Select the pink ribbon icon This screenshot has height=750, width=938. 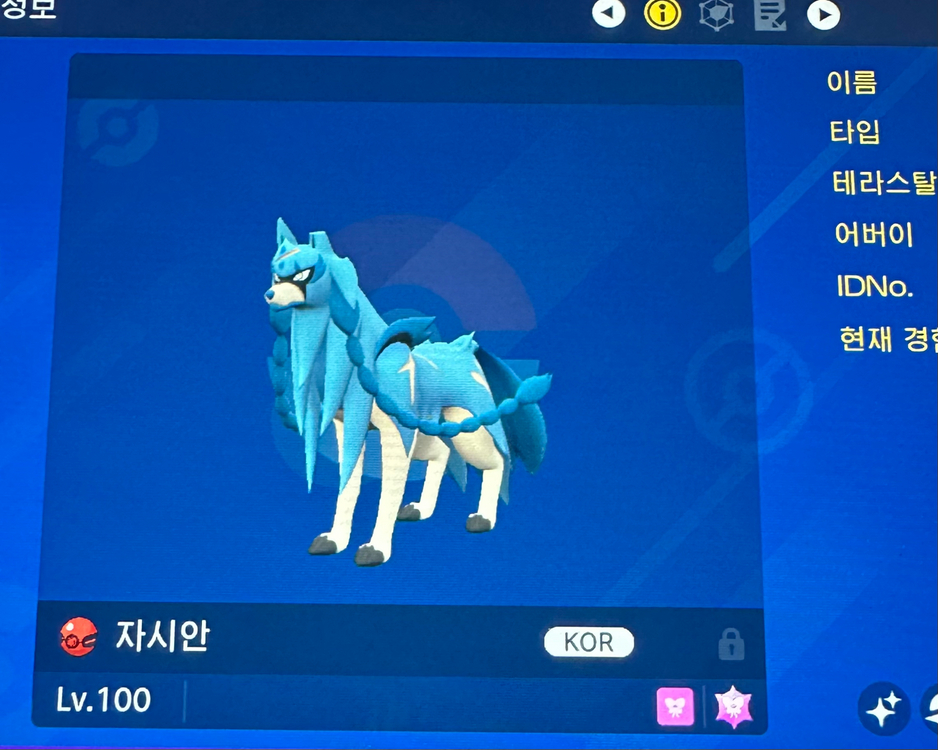click(675, 707)
